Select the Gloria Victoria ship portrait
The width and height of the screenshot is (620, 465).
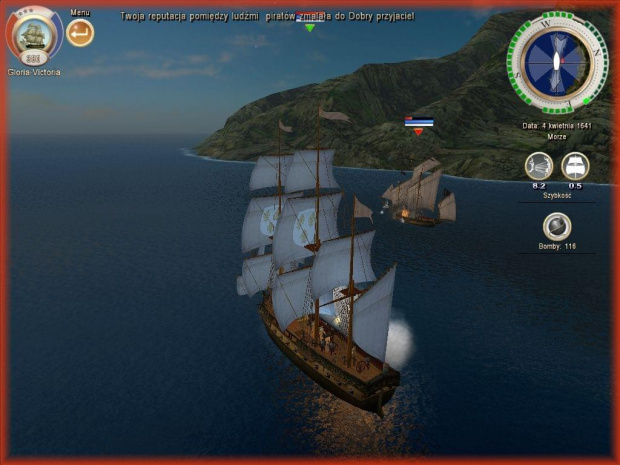[33, 35]
